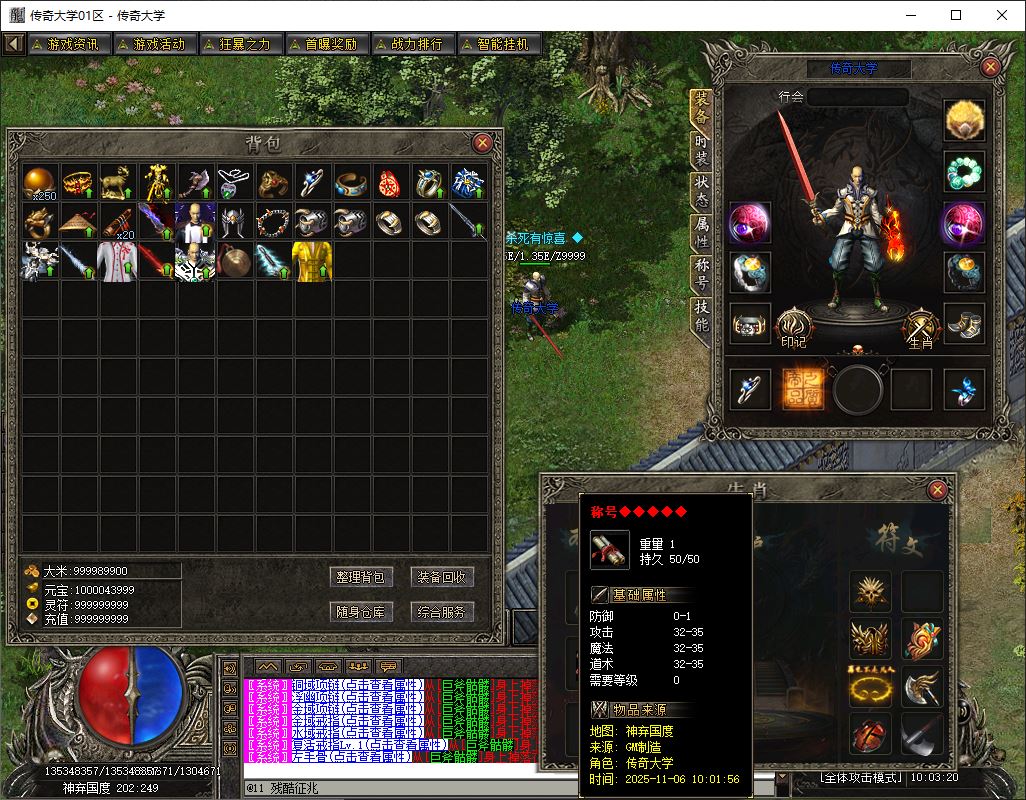Screen dimensions: 1026x800
Task: Click the 印记 button under the character
Action: tap(793, 327)
